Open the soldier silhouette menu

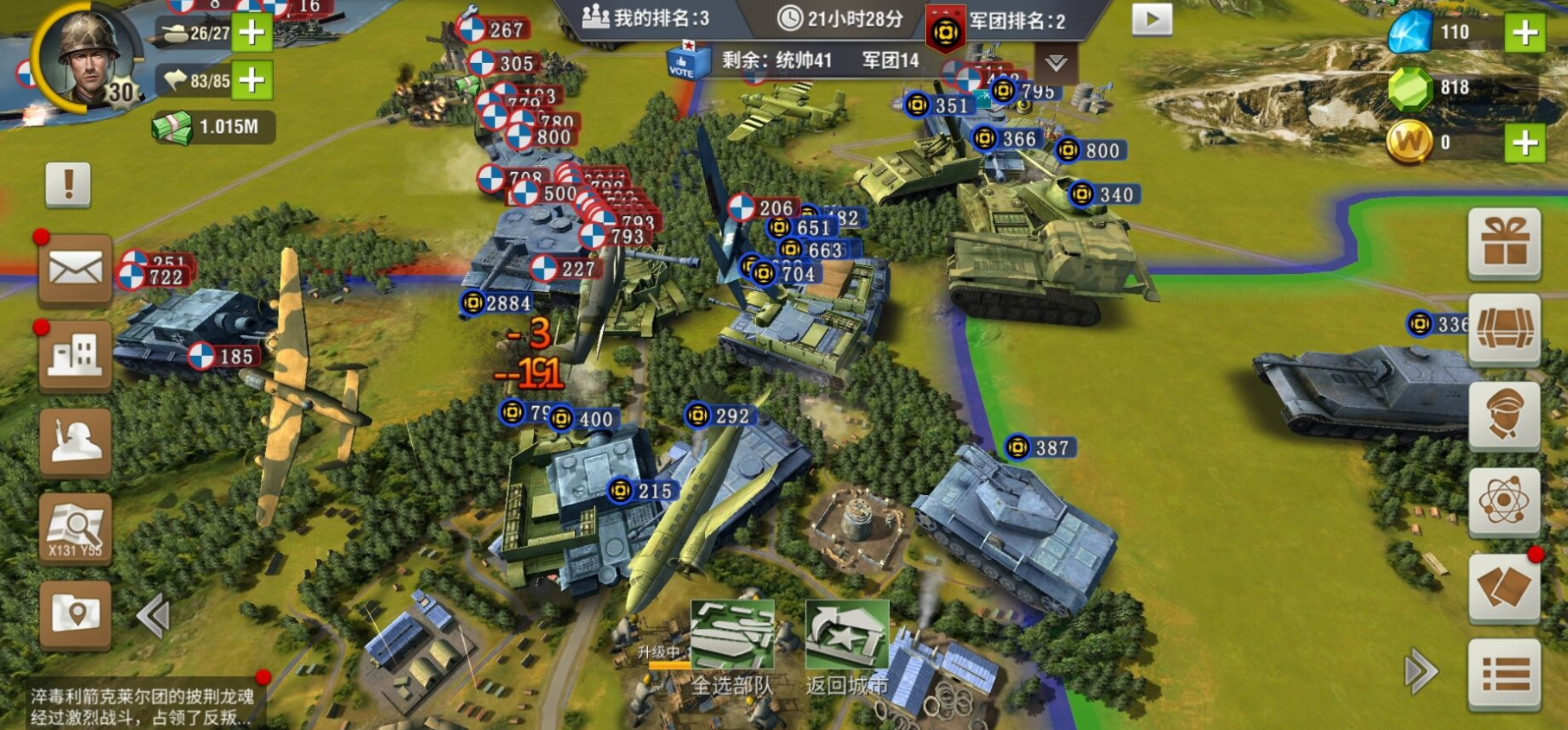coord(75,441)
